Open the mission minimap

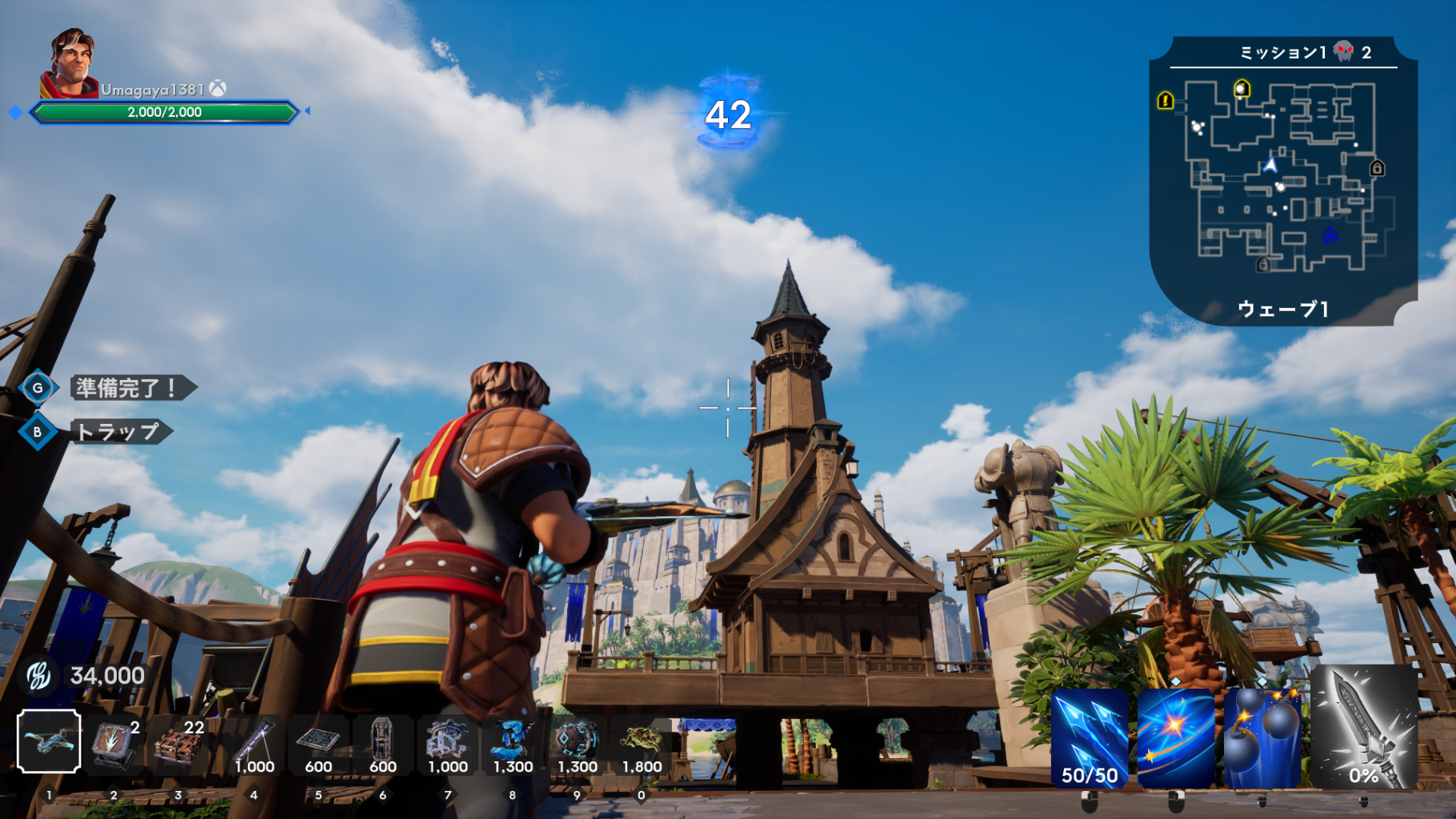pos(1283,180)
